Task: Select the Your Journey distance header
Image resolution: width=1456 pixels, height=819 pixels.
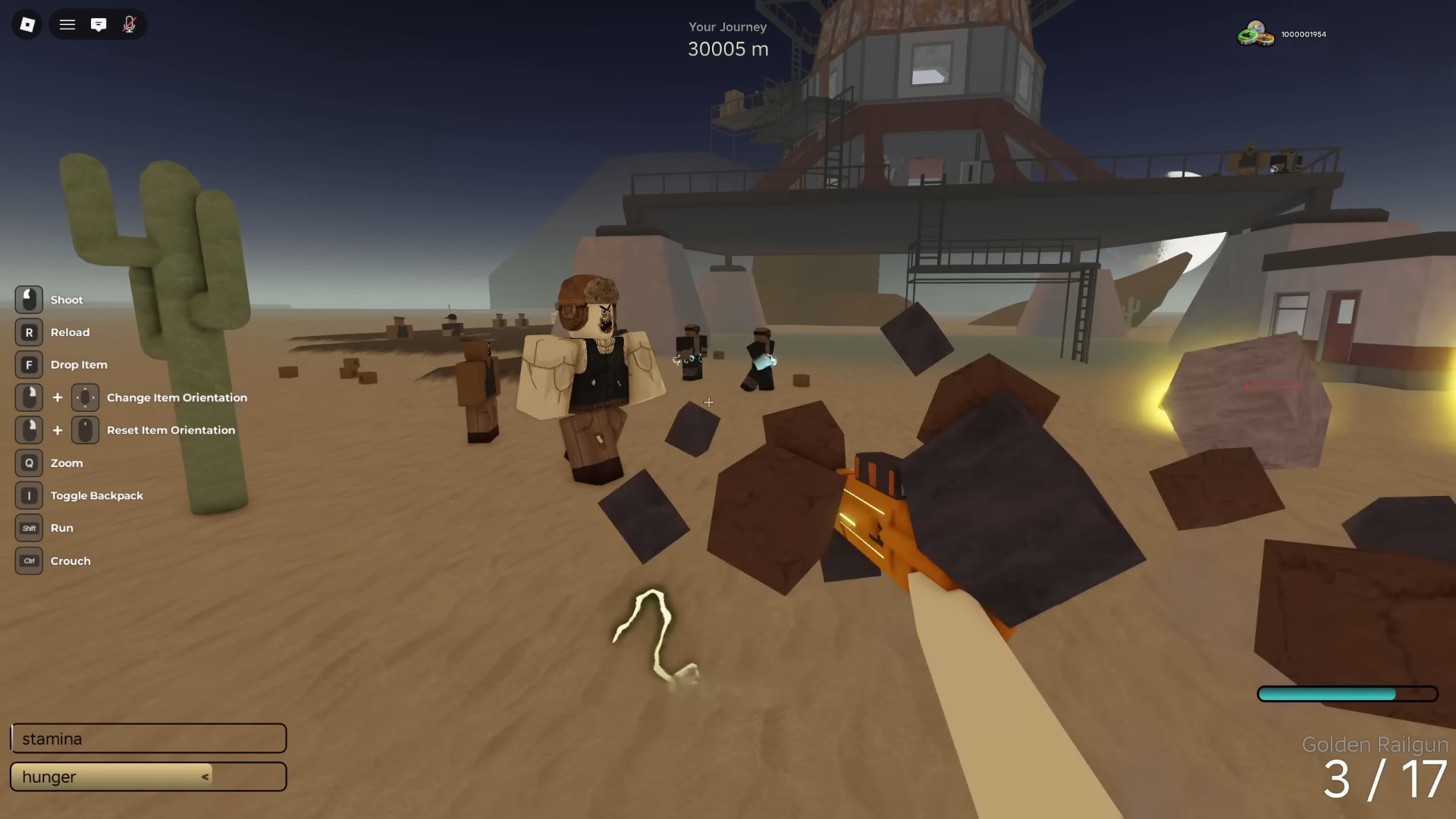Action: tap(727, 27)
